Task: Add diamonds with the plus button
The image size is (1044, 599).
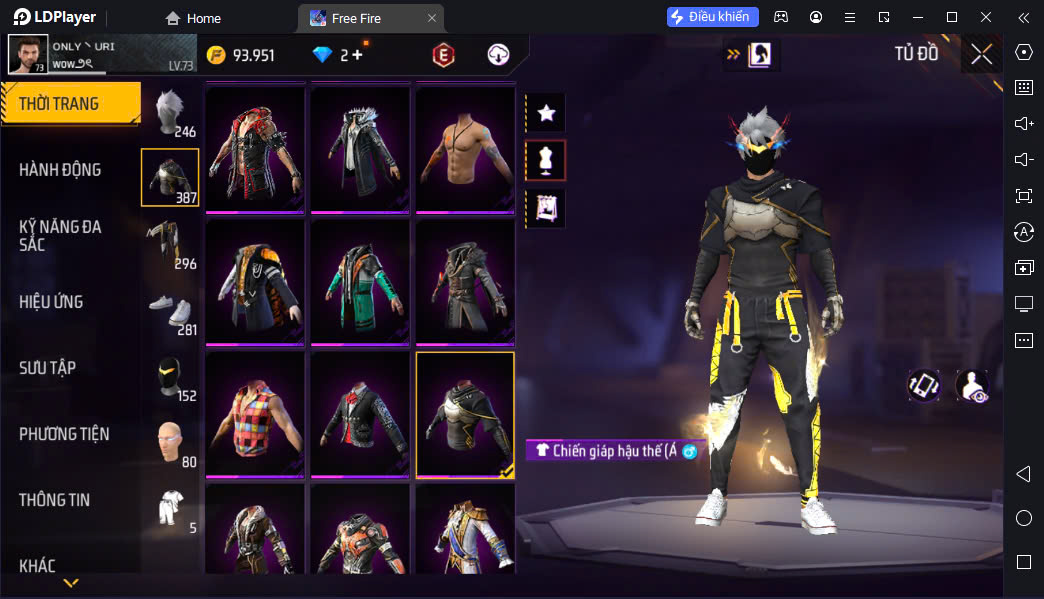Action: [357, 55]
